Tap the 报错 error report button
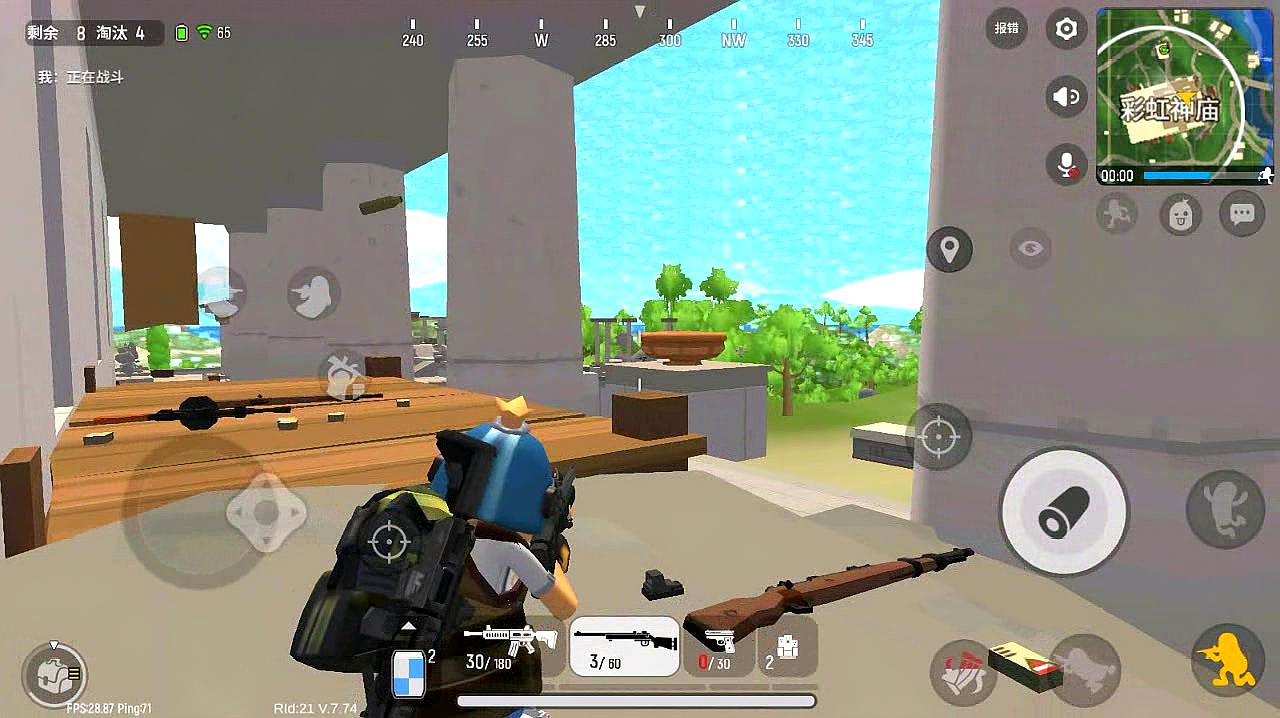The width and height of the screenshot is (1280, 718). click(x=1006, y=29)
